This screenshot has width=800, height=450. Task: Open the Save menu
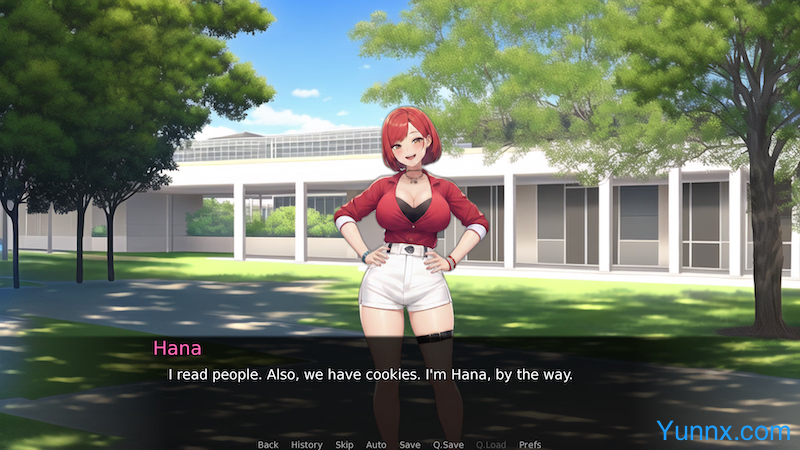pos(410,444)
